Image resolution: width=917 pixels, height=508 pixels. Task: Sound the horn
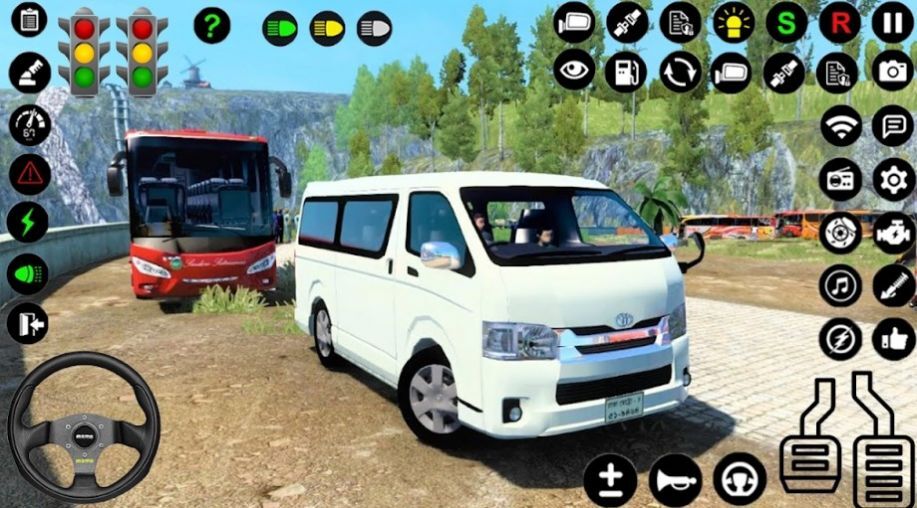[675, 480]
